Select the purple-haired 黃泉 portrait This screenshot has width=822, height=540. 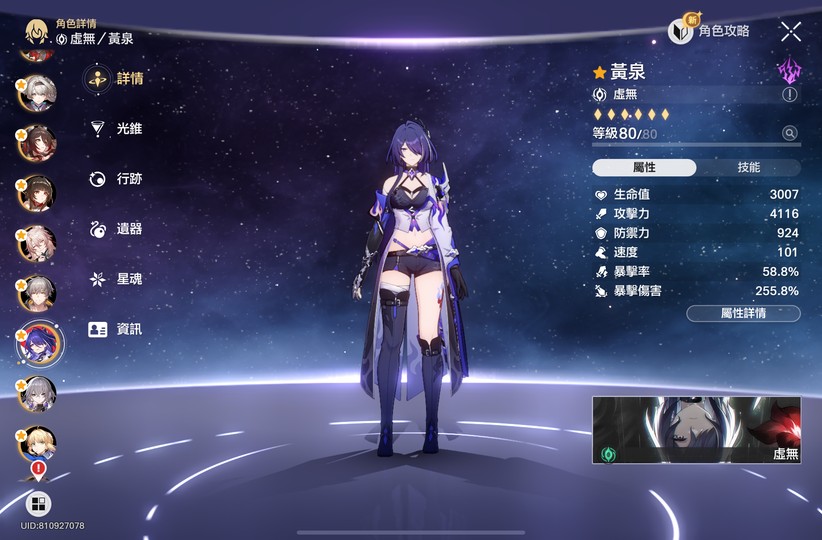(38, 345)
